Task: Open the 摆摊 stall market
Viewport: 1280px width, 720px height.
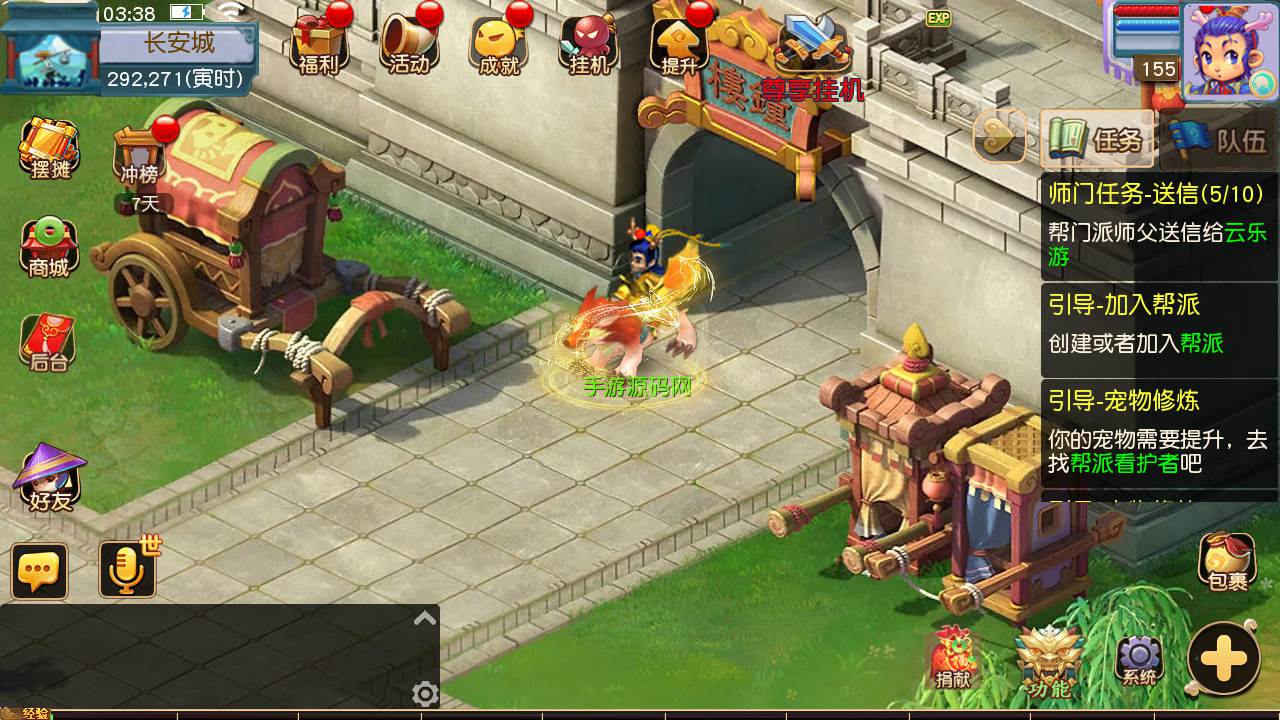Action: coord(50,150)
